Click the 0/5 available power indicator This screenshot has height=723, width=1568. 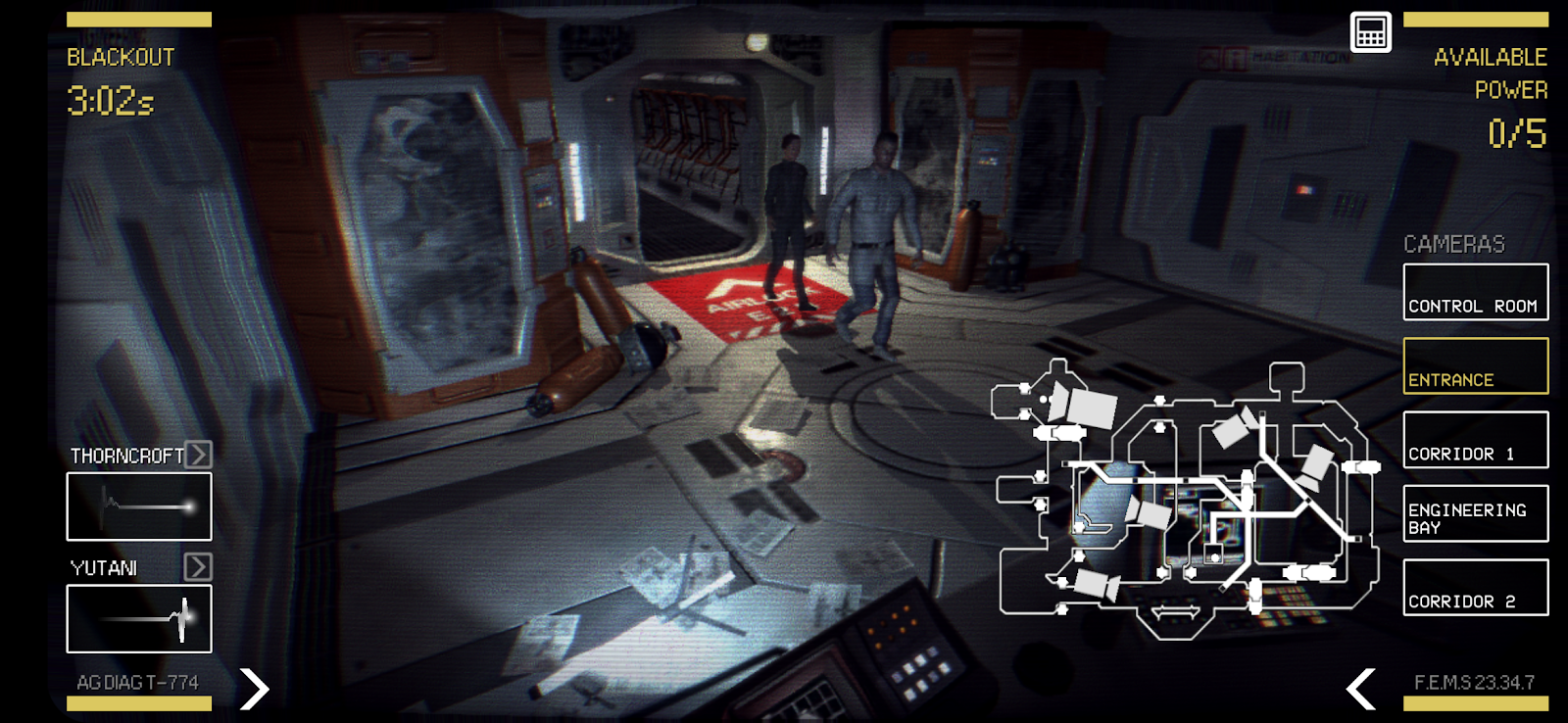1518,132
